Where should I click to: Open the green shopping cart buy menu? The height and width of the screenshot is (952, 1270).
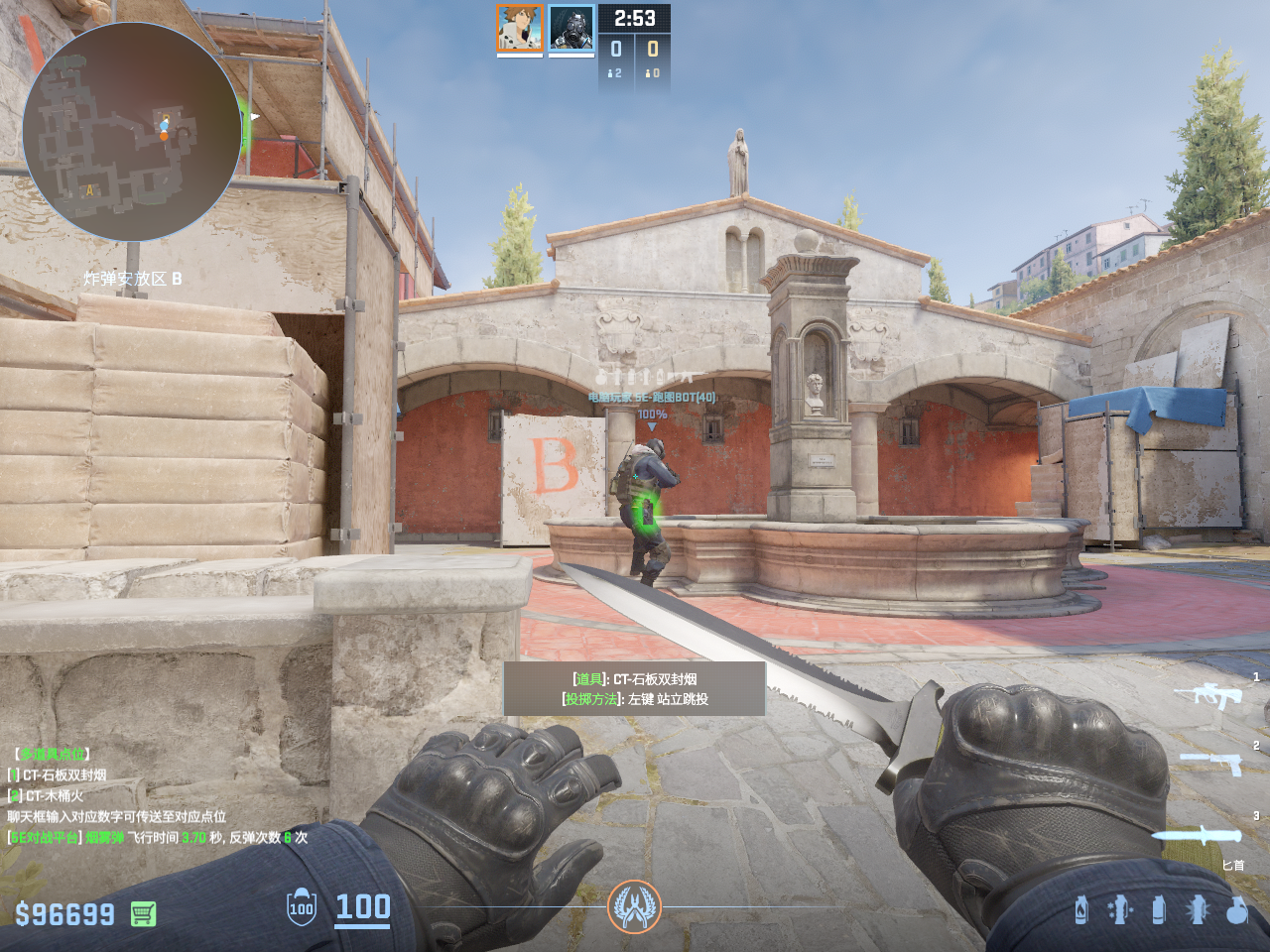click(x=144, y=913)
